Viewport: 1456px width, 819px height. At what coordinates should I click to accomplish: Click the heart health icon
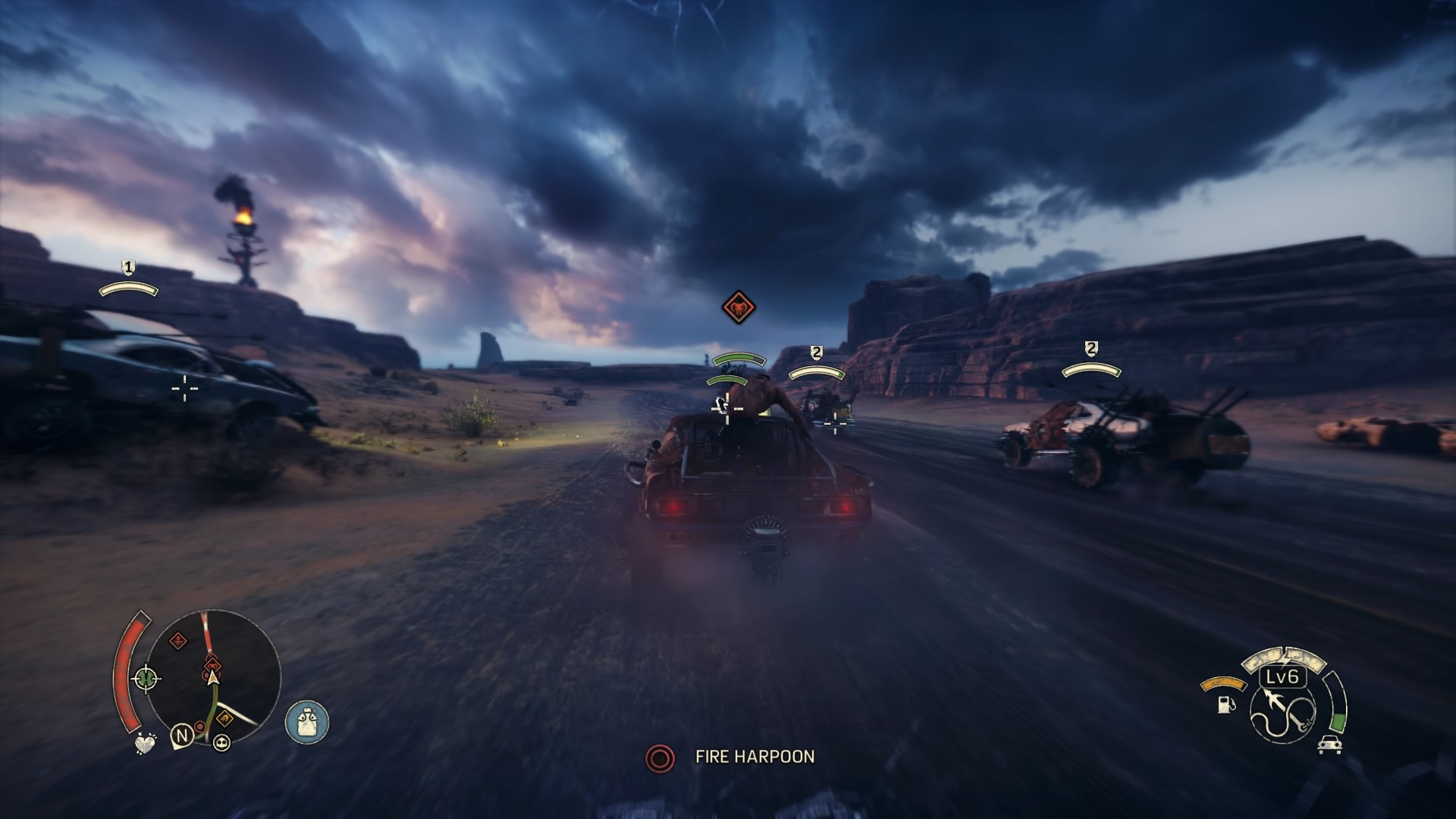[145, 743]
